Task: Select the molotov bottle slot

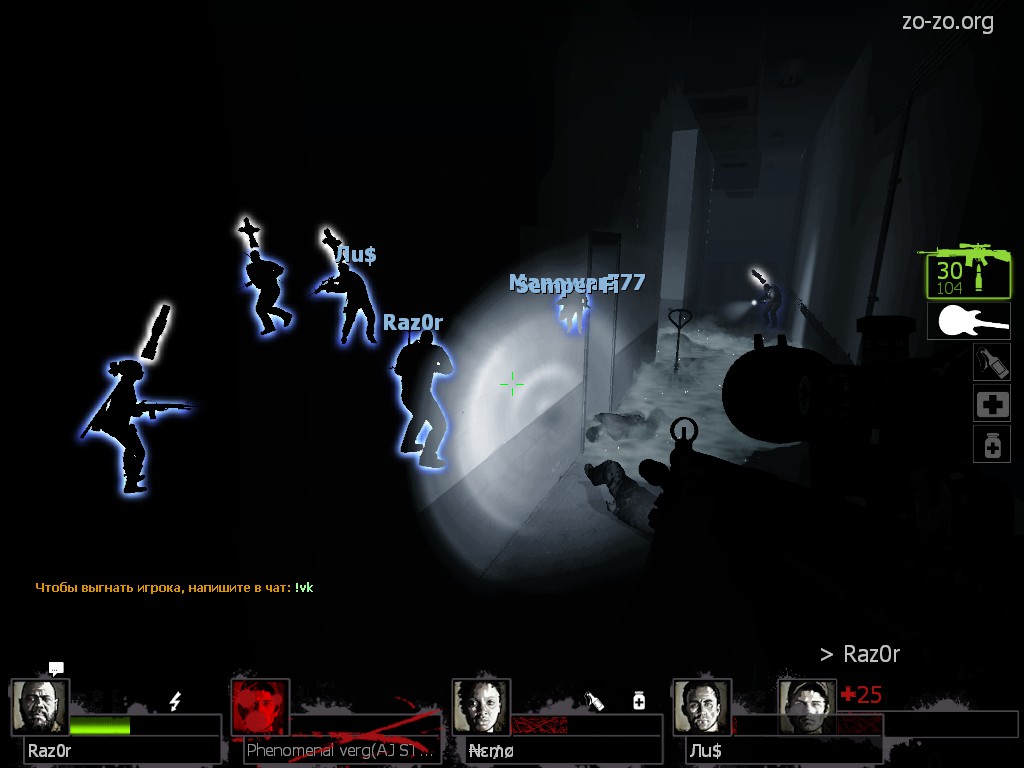Action: click(x=991, y=362)
